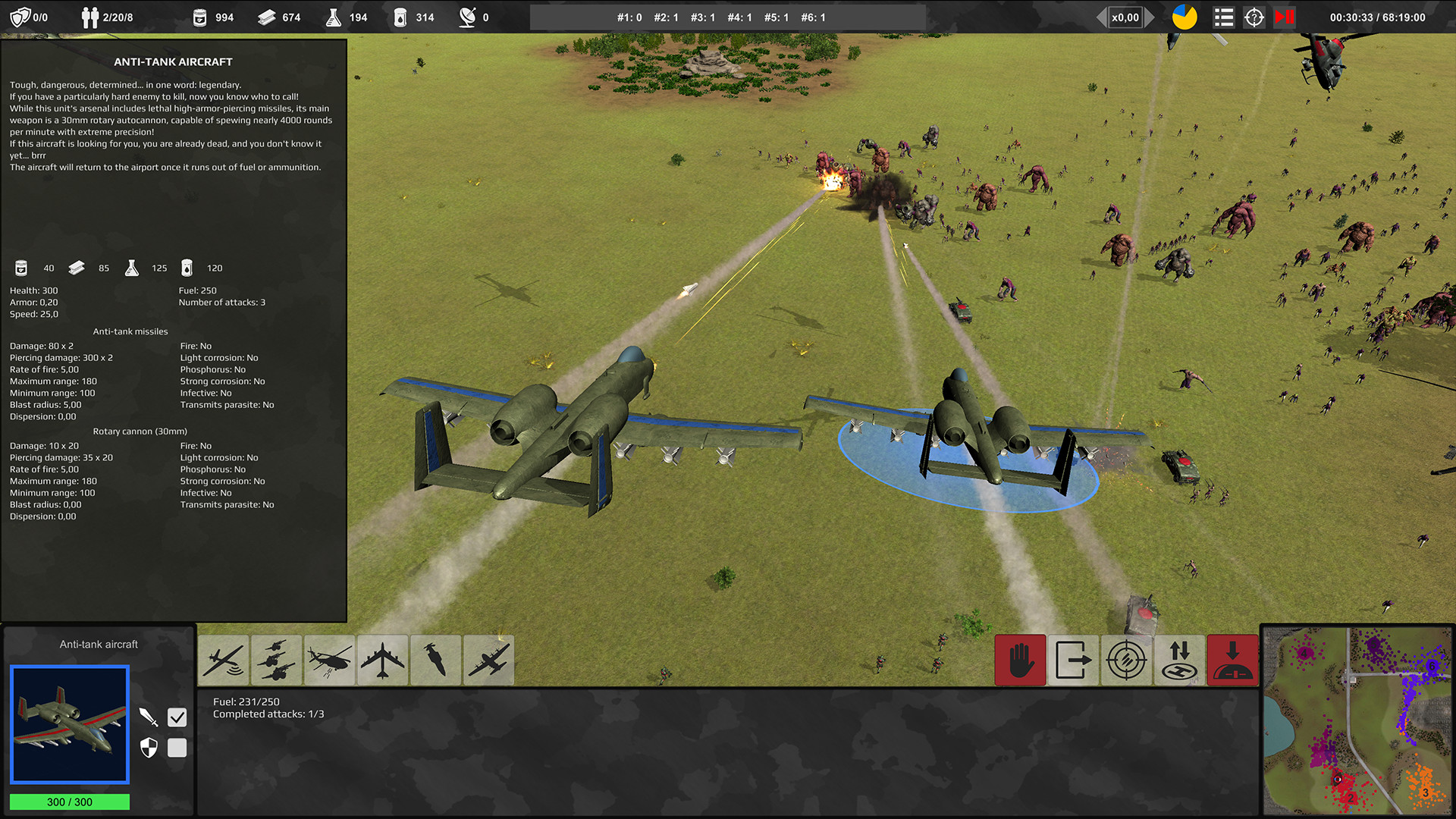Open the mission objectives list icon
Image resolution: width=1456 pixels, height=819 pixels.
1223,17
